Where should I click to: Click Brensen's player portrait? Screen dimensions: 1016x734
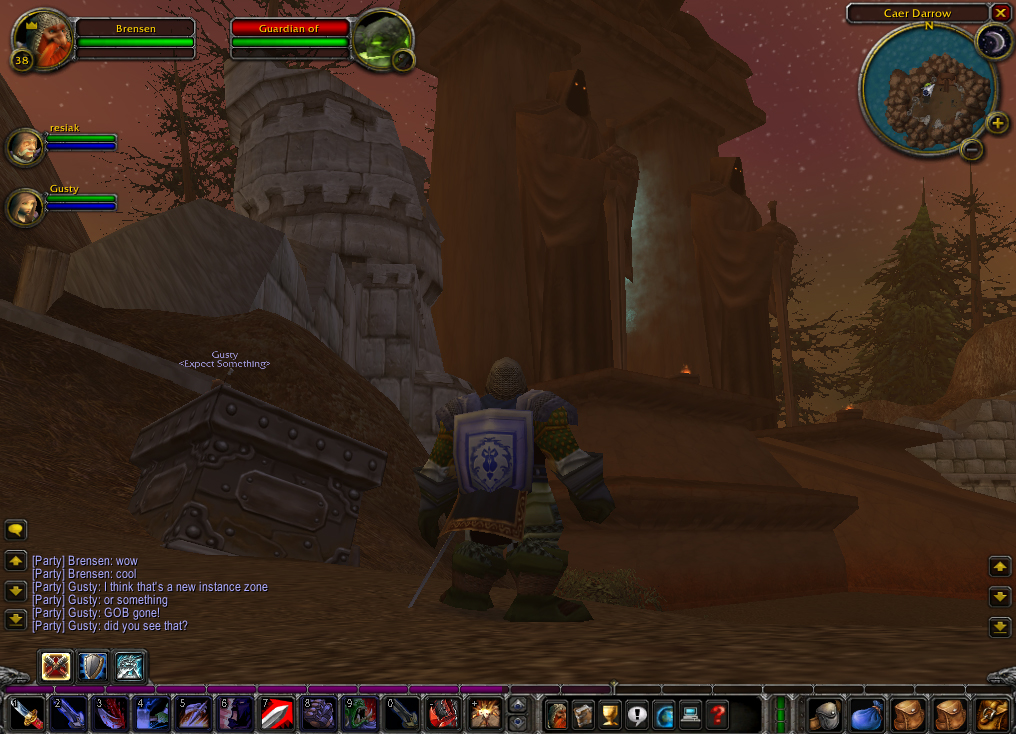44,39
